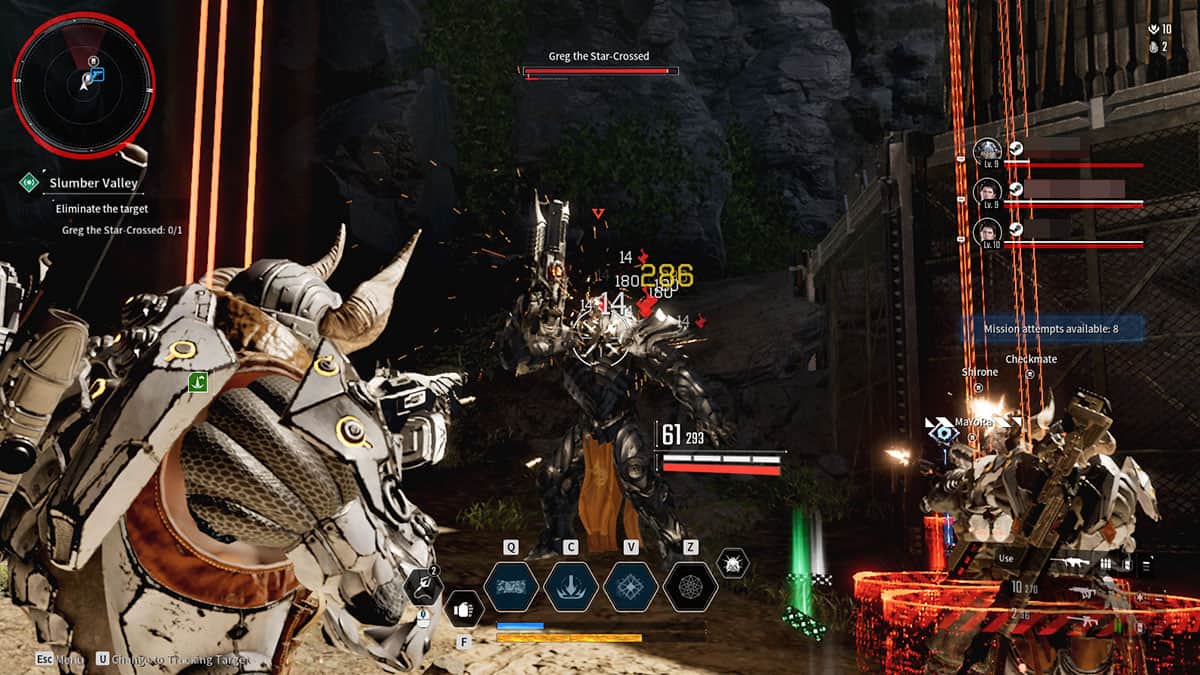Use the fist melee attack icon

click(463, 609)
